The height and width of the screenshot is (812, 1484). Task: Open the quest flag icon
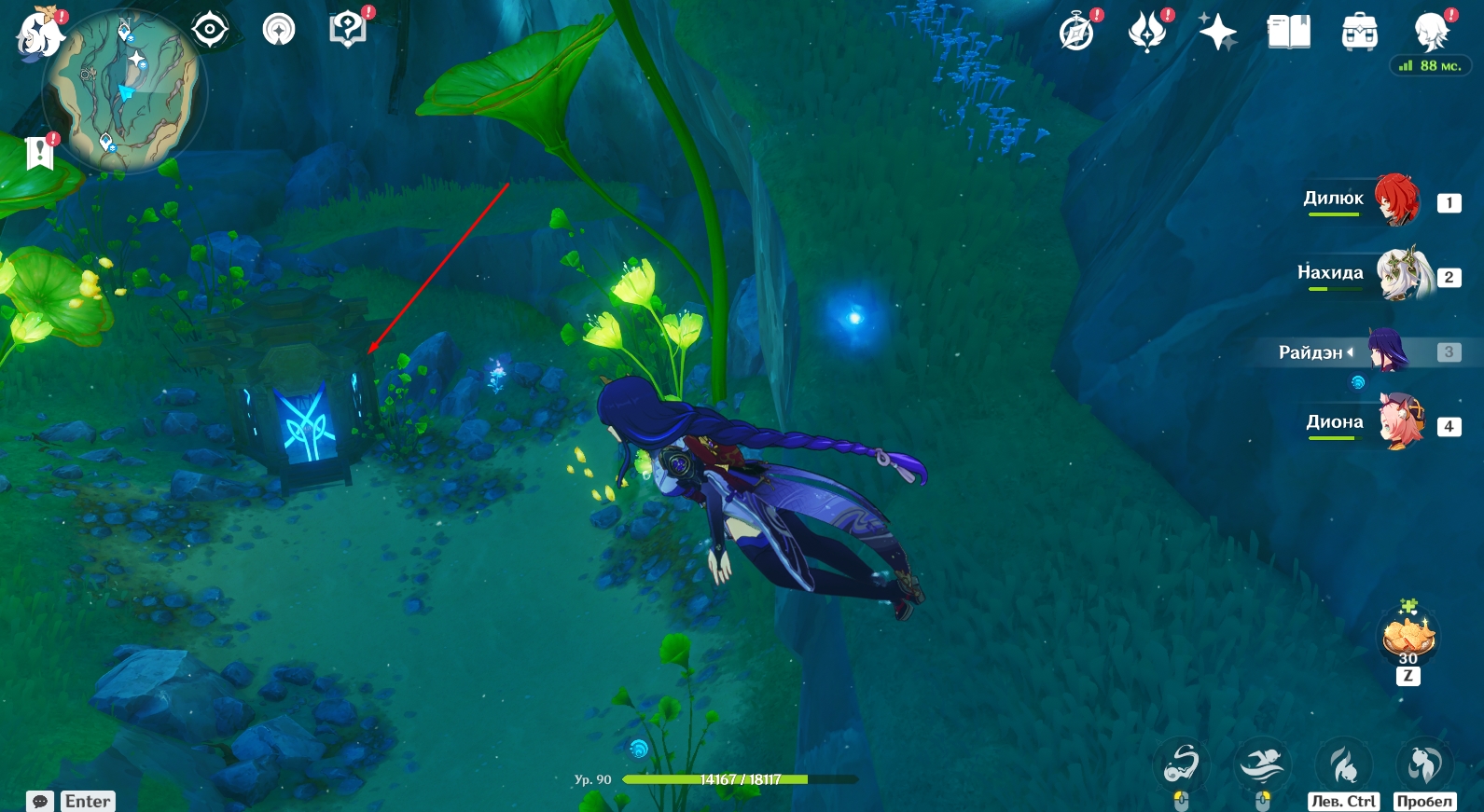tap(40, 152)
